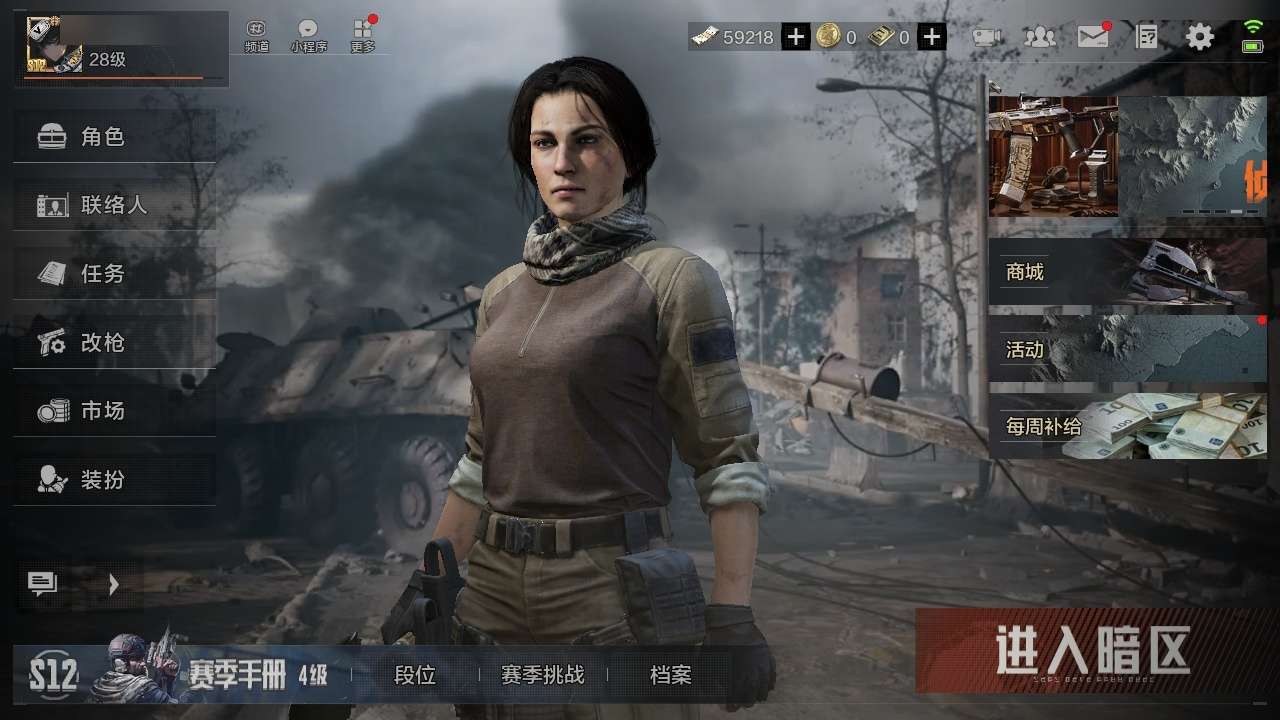Open the 更多 more menu
The height and width of the screenshot is (720, 1280).
pos(363,36)
